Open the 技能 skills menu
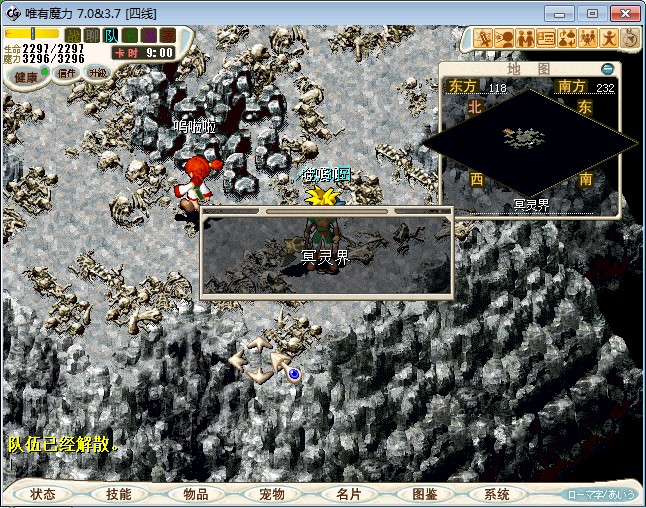Viewport: 646px width, 508px height. click(119, 494)
